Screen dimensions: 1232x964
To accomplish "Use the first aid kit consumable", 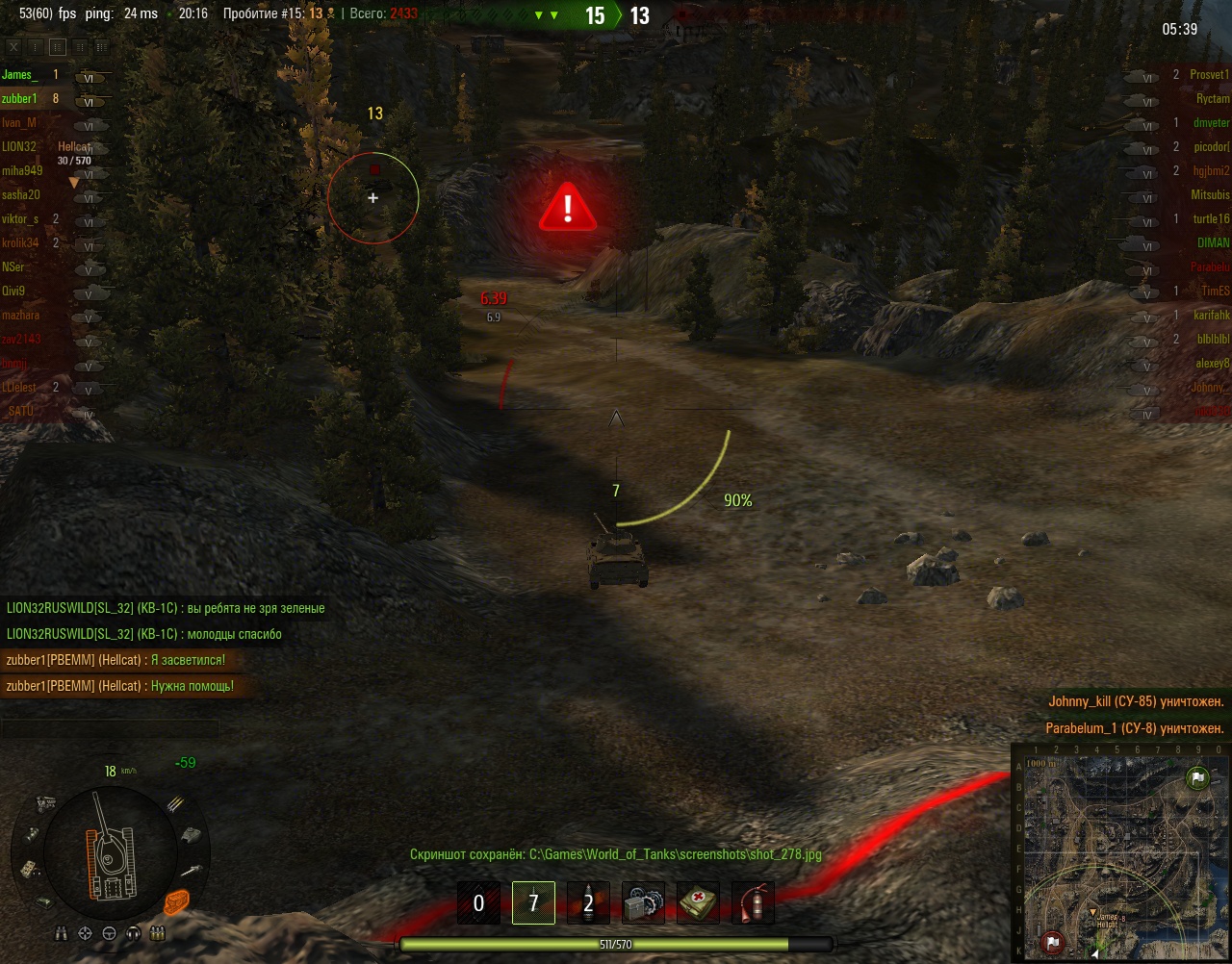I will click(698, 903).
